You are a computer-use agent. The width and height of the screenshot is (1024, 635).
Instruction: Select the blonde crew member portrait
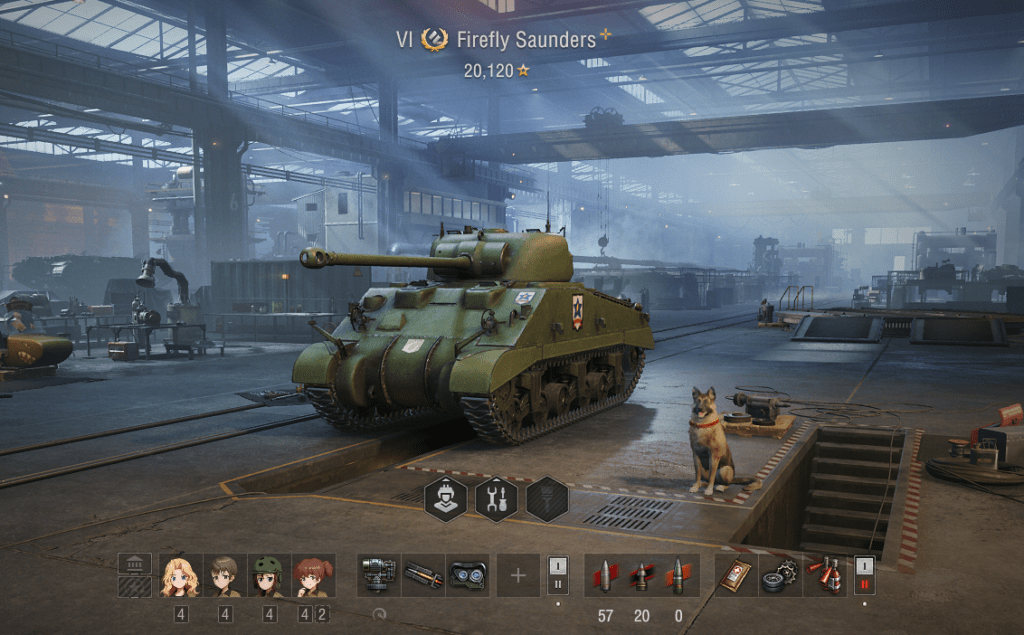pos(180,576)
